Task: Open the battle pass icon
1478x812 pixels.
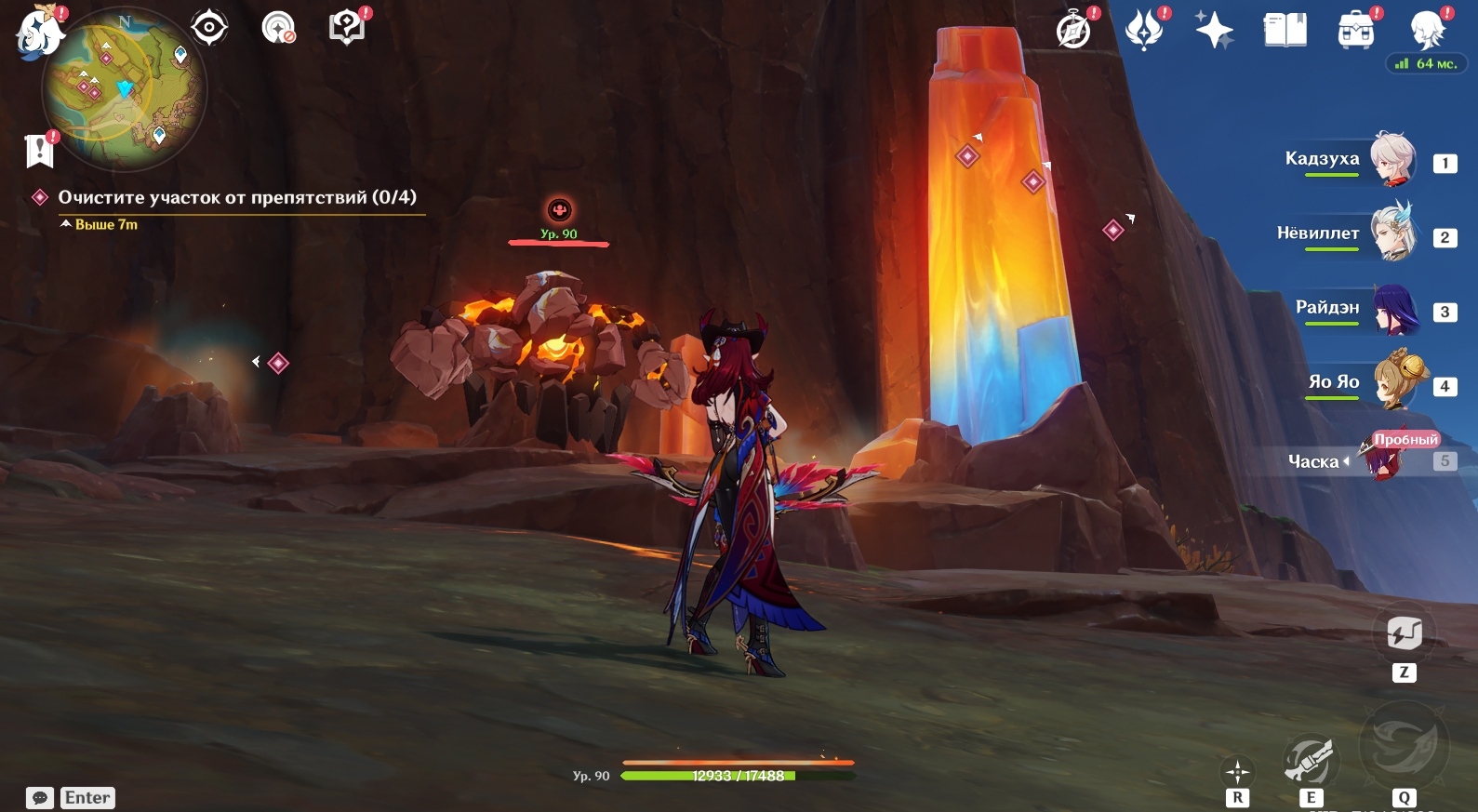Action: click(x=1144, y=30)
